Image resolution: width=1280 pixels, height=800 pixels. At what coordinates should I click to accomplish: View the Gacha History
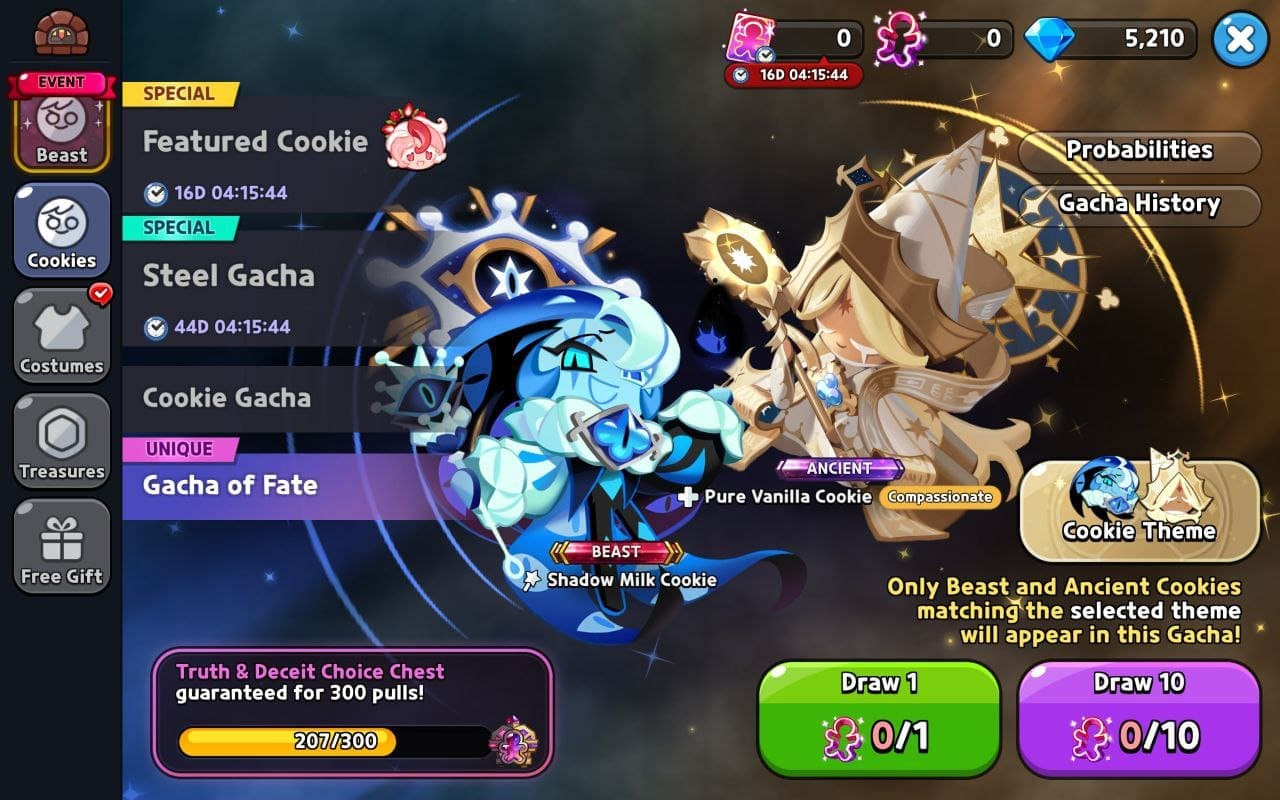tap(1139, 204)
